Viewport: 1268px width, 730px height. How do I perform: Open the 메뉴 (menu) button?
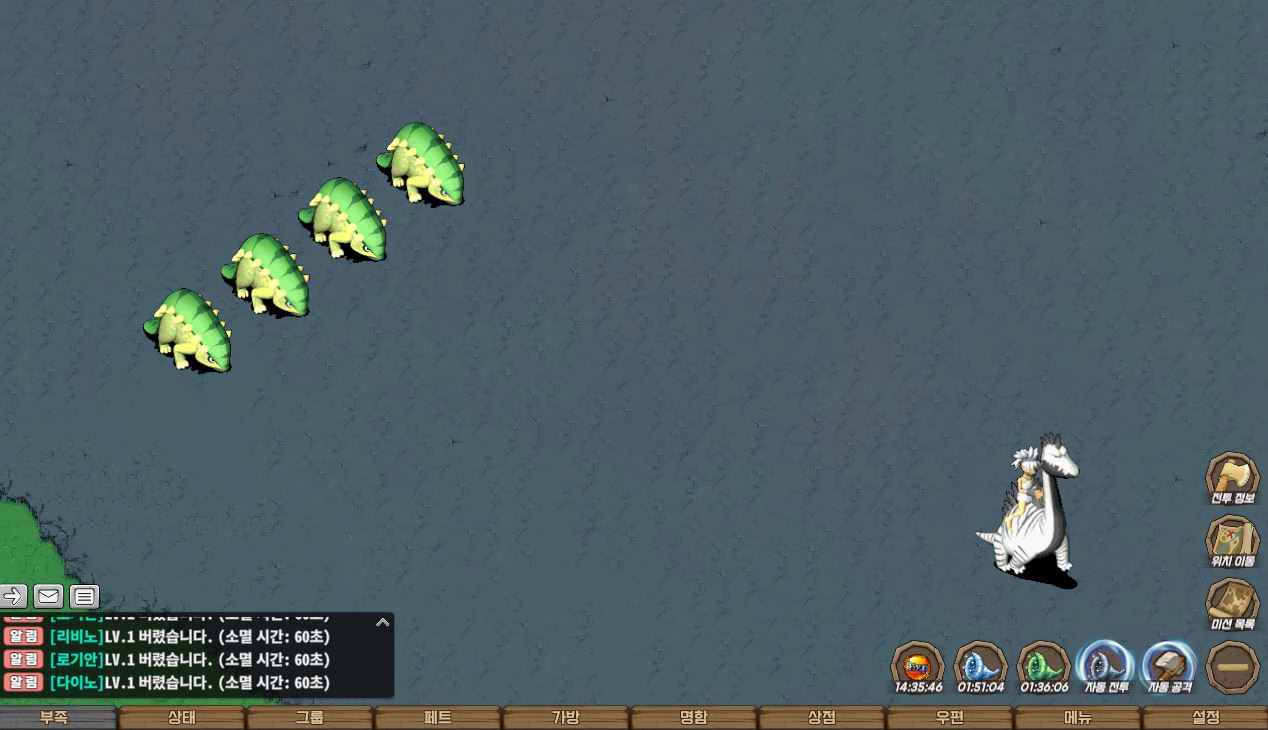coord(1078,718)
